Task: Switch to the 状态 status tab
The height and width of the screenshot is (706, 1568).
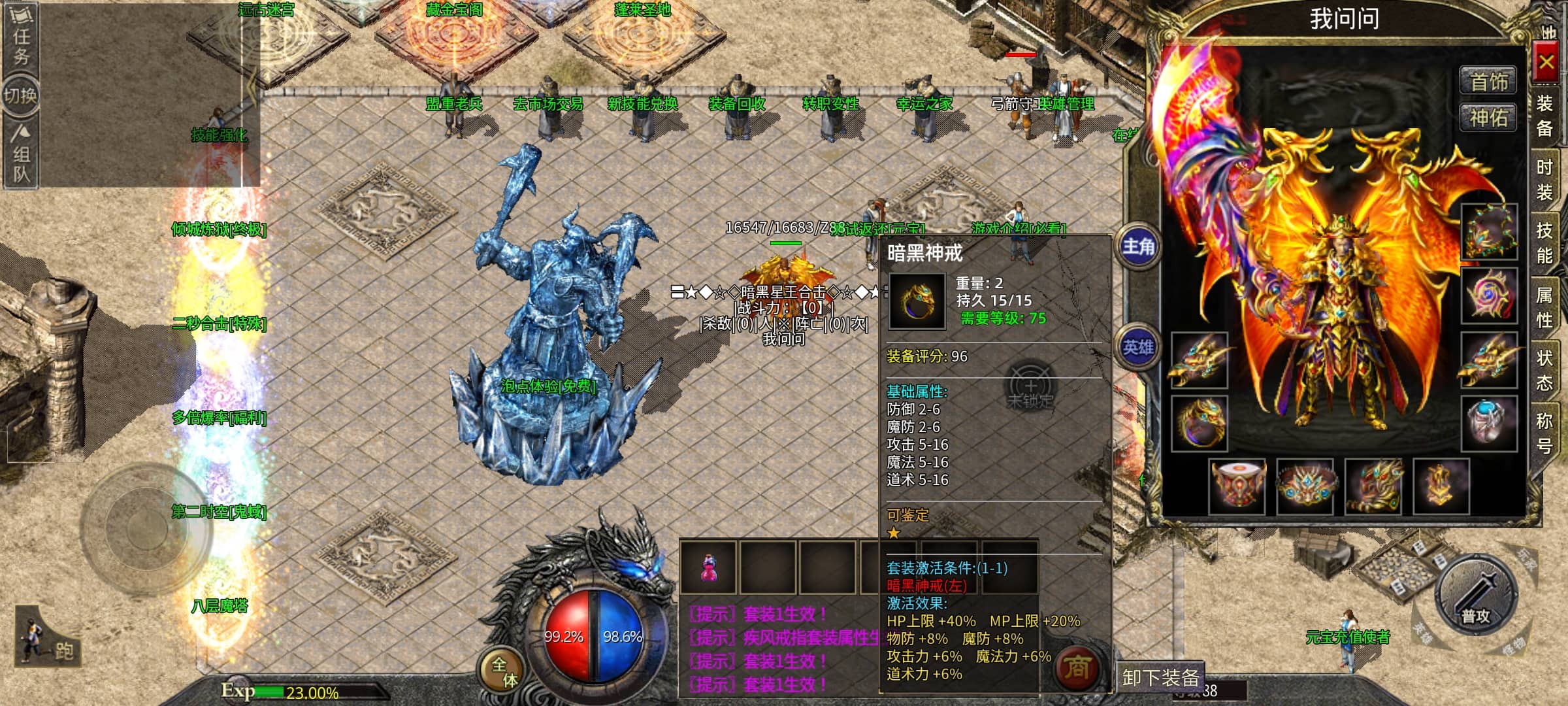Action: (1544, 370)
